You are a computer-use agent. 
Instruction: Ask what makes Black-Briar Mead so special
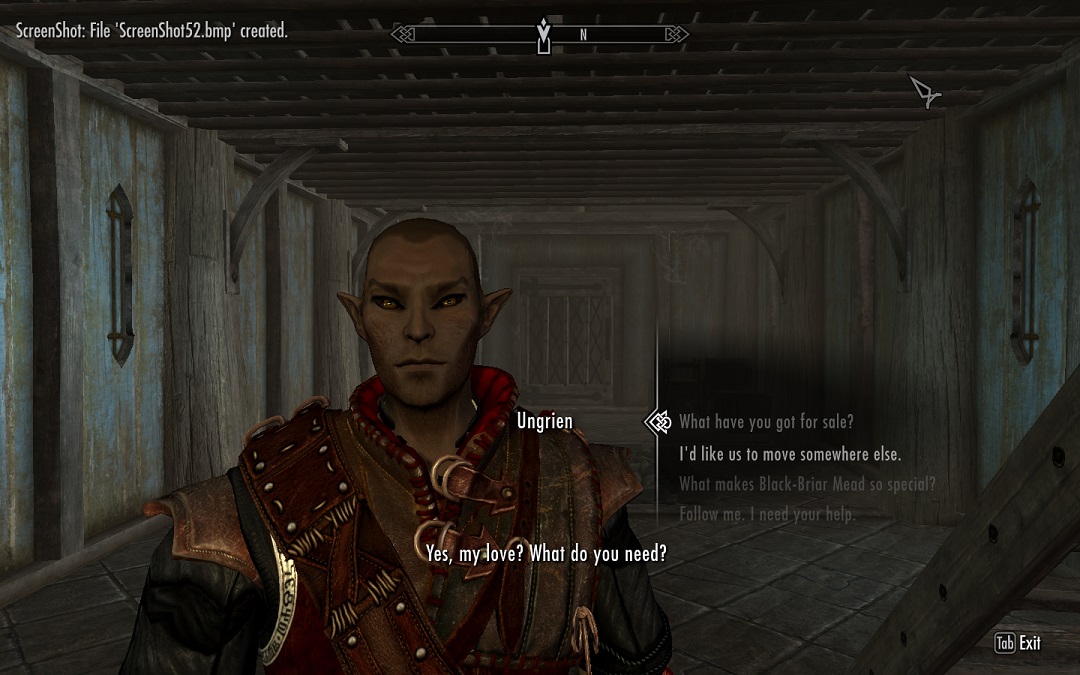click(807, 484)
